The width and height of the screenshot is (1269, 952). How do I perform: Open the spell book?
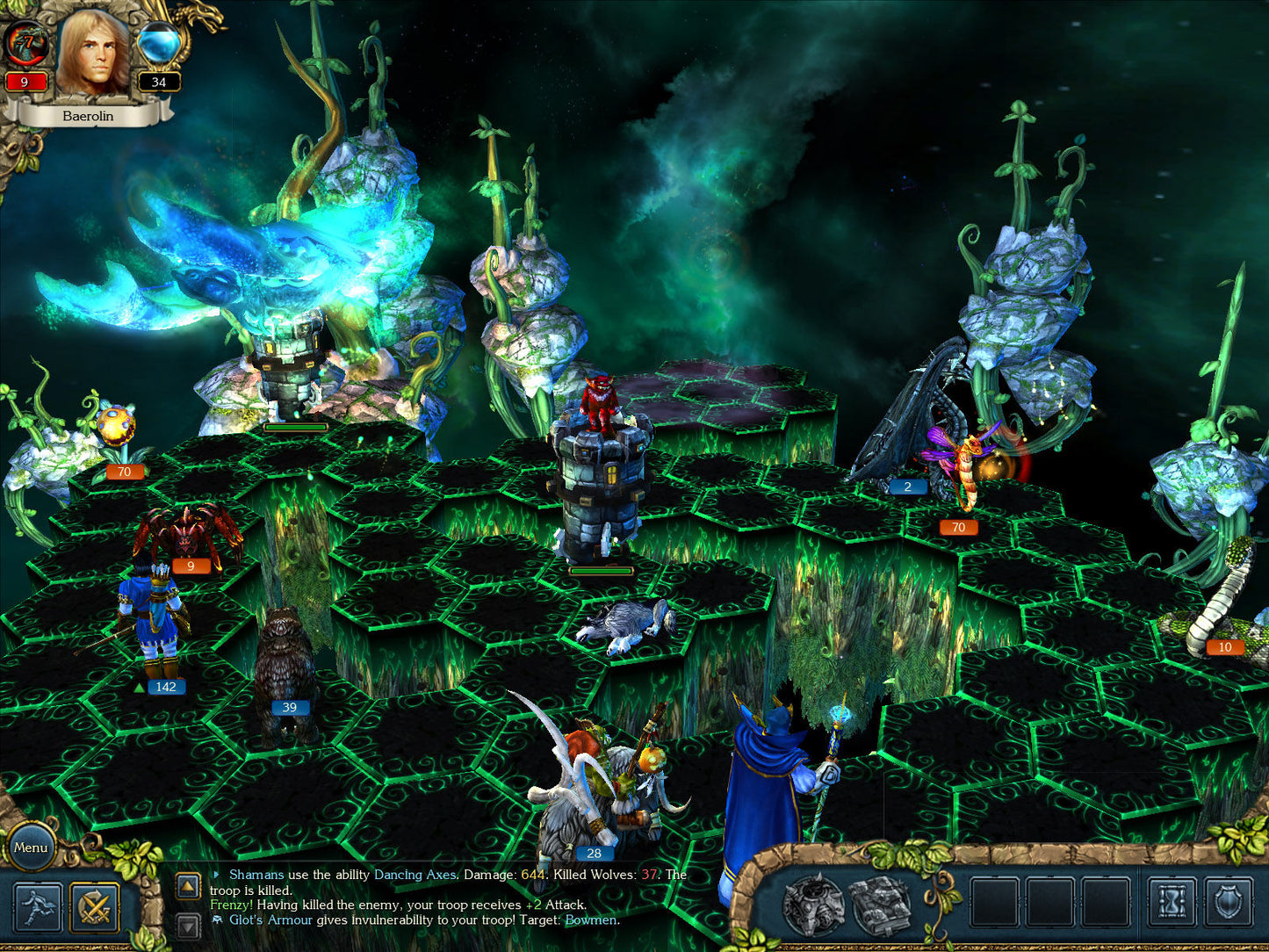point(881,904)
